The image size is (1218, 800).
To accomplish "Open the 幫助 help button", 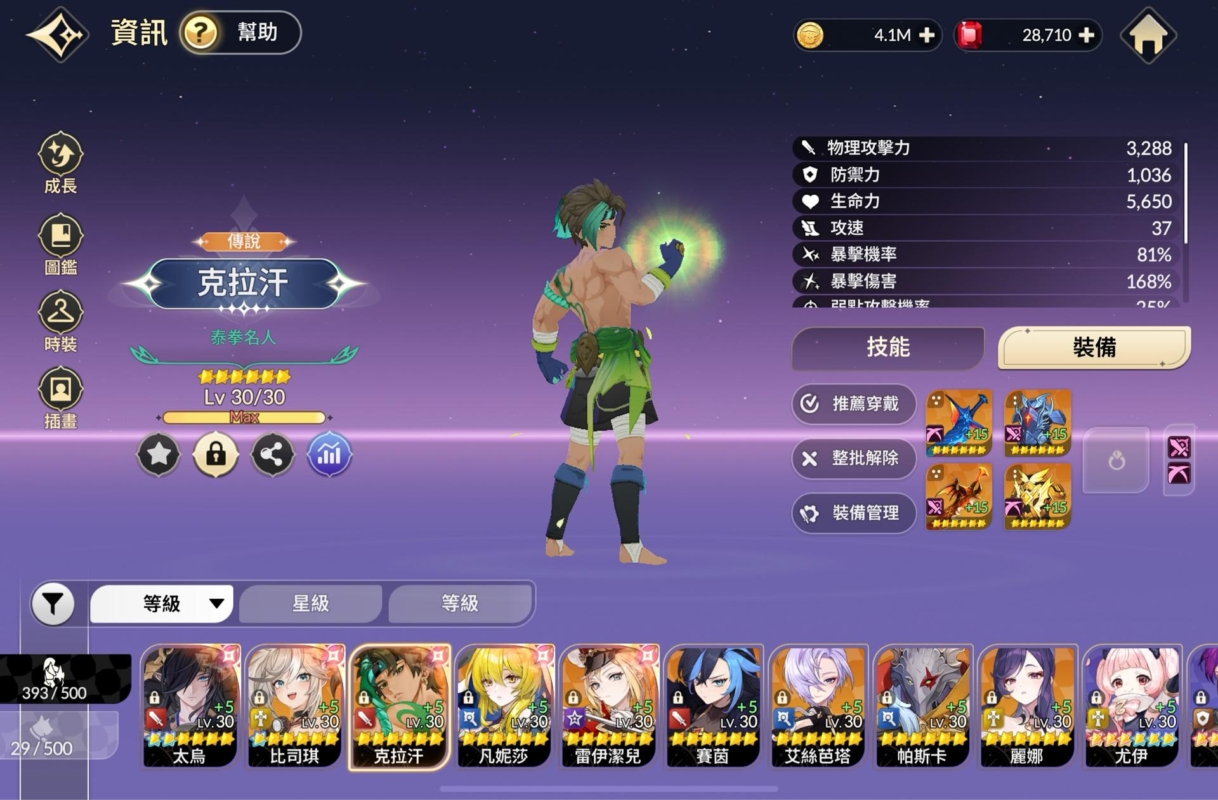I will click(240, 33).
